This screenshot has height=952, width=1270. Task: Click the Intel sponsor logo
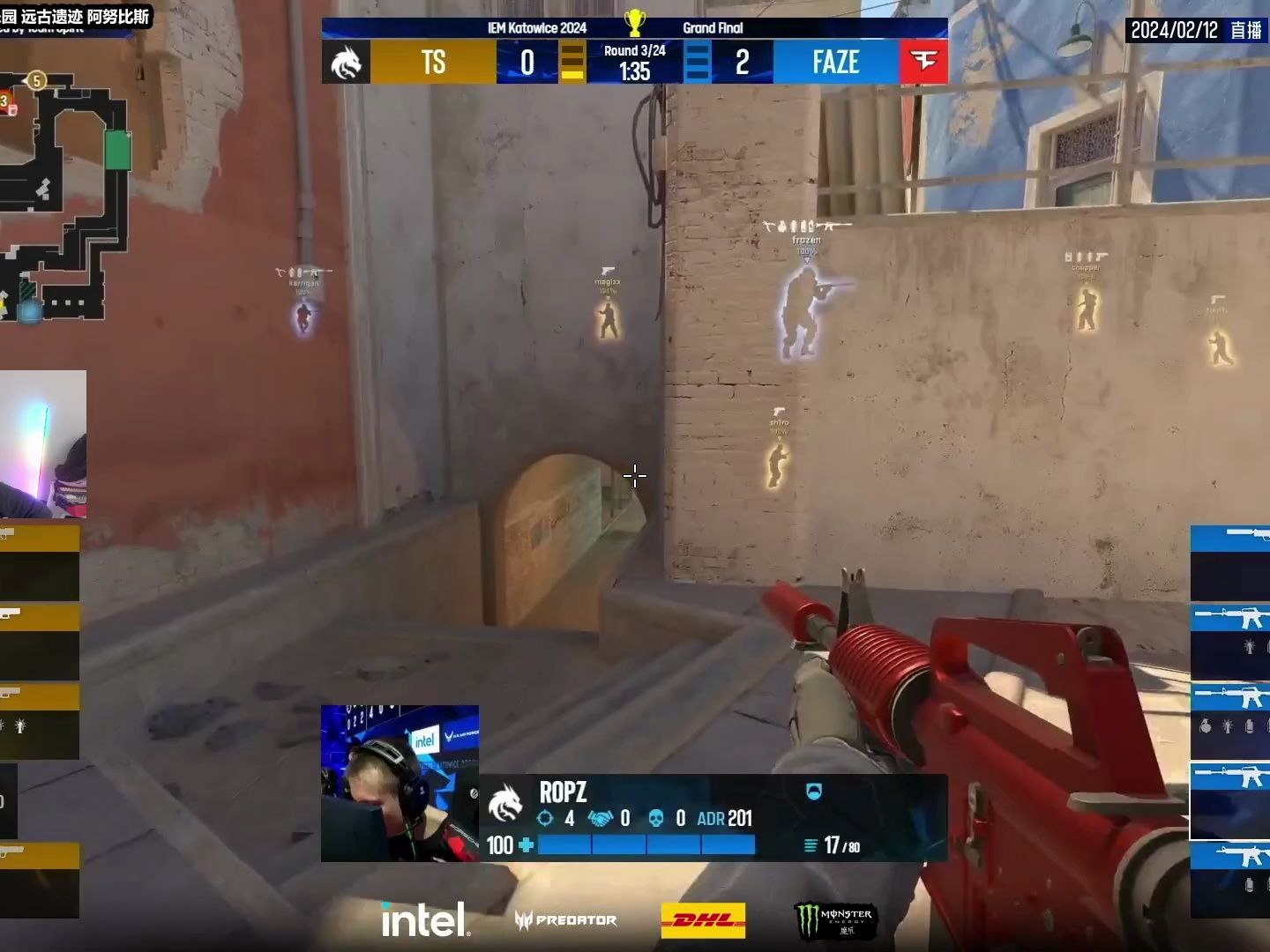pyautogui.click(x=425, y=919)
